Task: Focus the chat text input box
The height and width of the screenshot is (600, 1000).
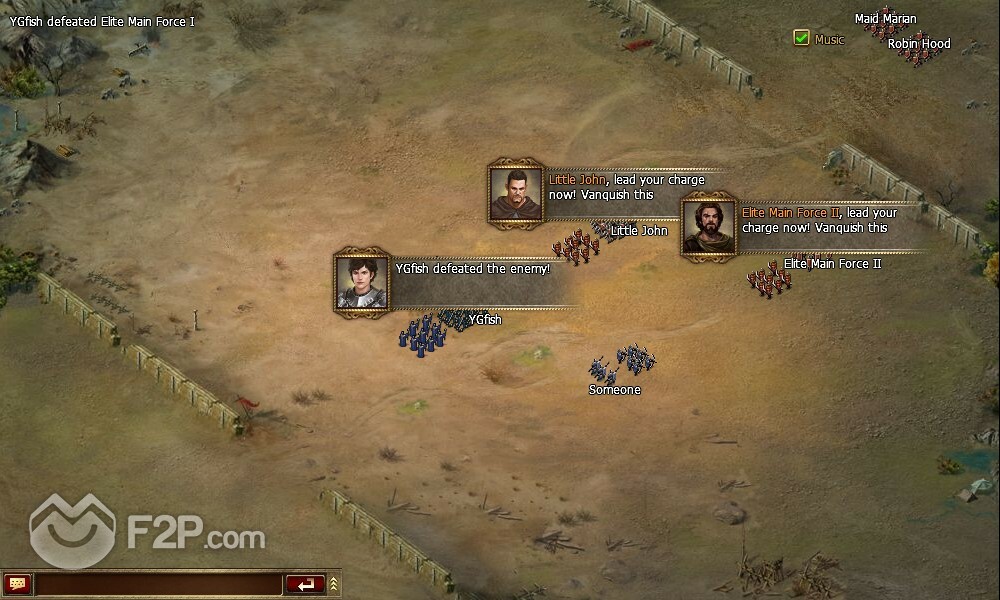Action: click(158, 584)
